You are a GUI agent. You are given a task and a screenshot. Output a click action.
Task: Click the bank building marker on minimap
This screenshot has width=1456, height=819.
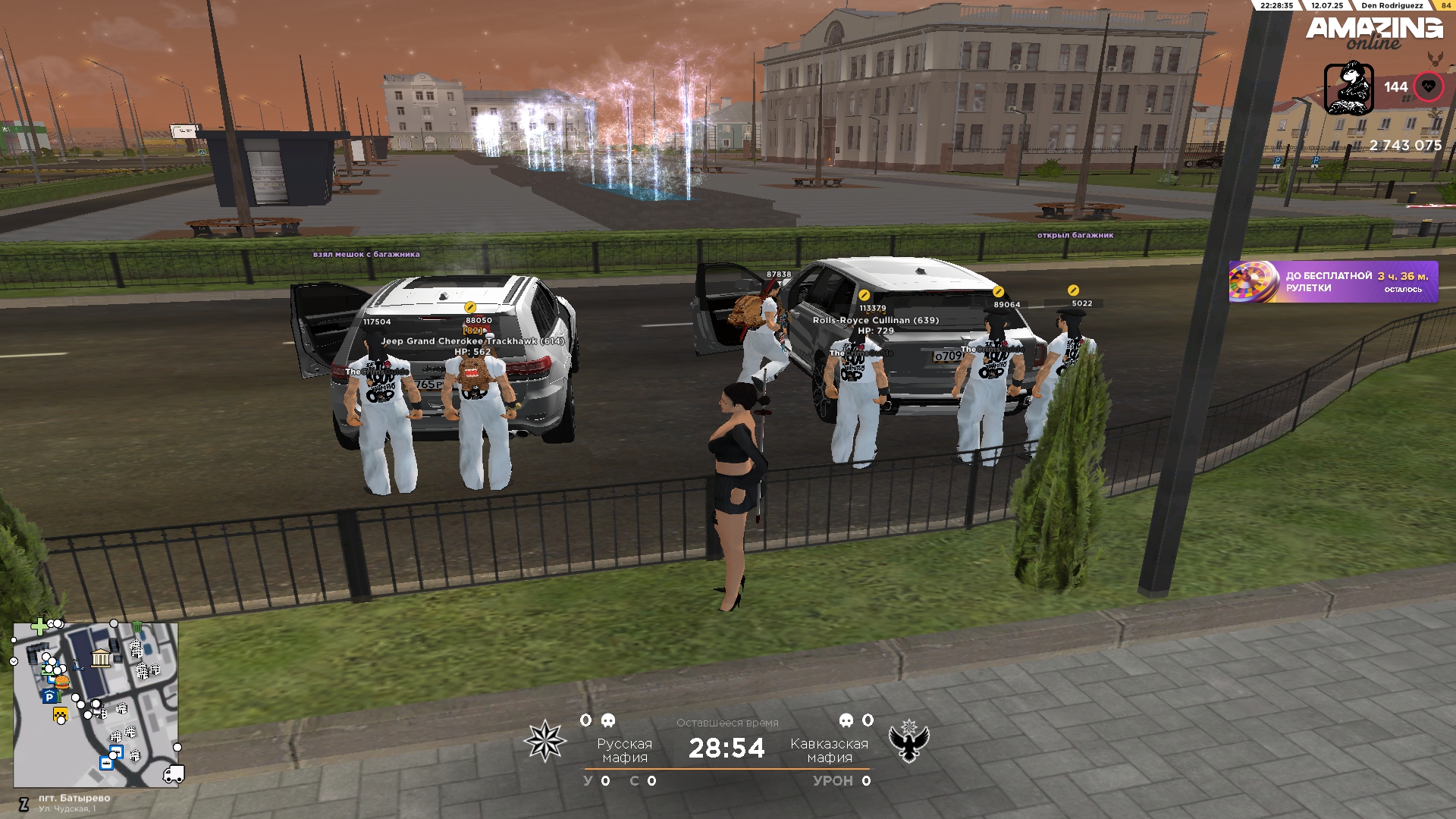tap(101, 657)
